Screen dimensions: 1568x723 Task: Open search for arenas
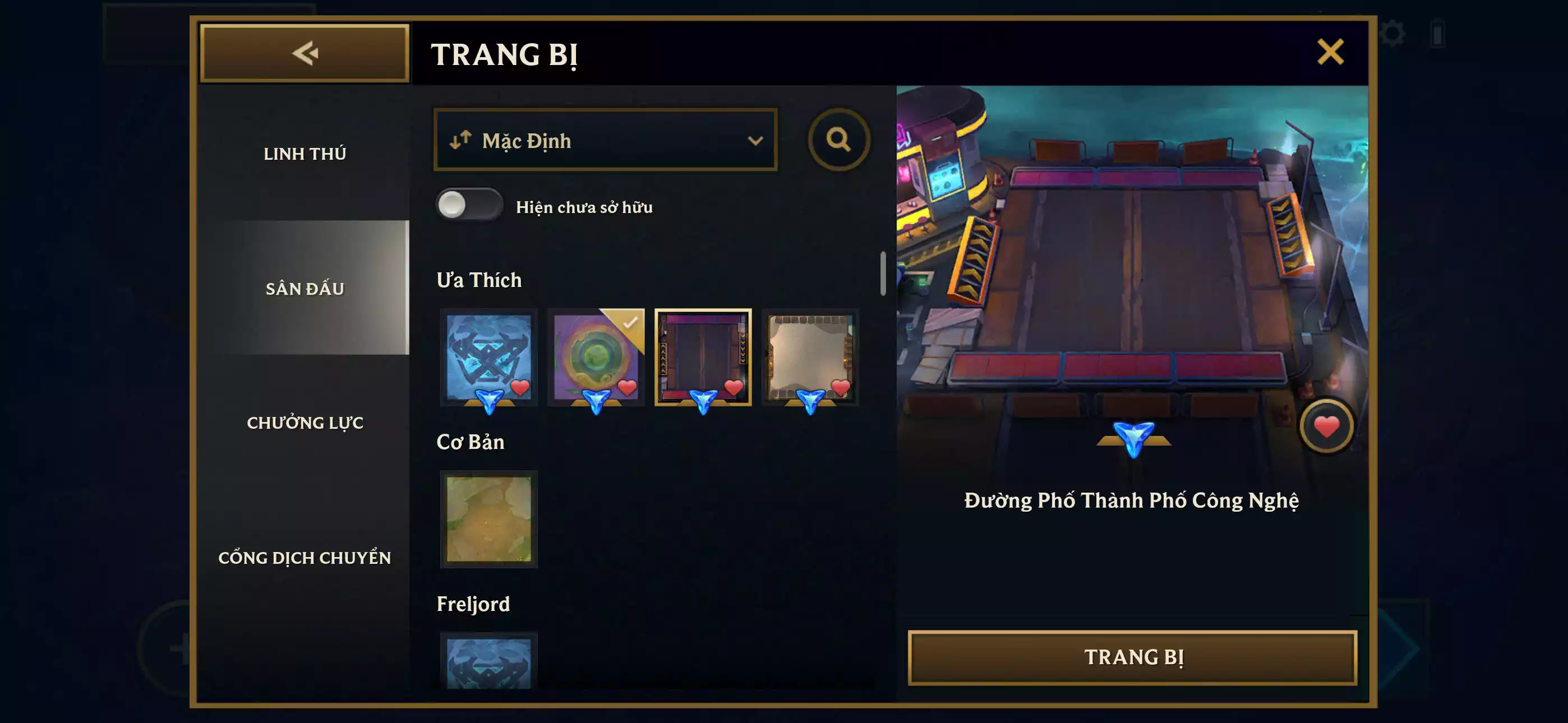(840, 140)
